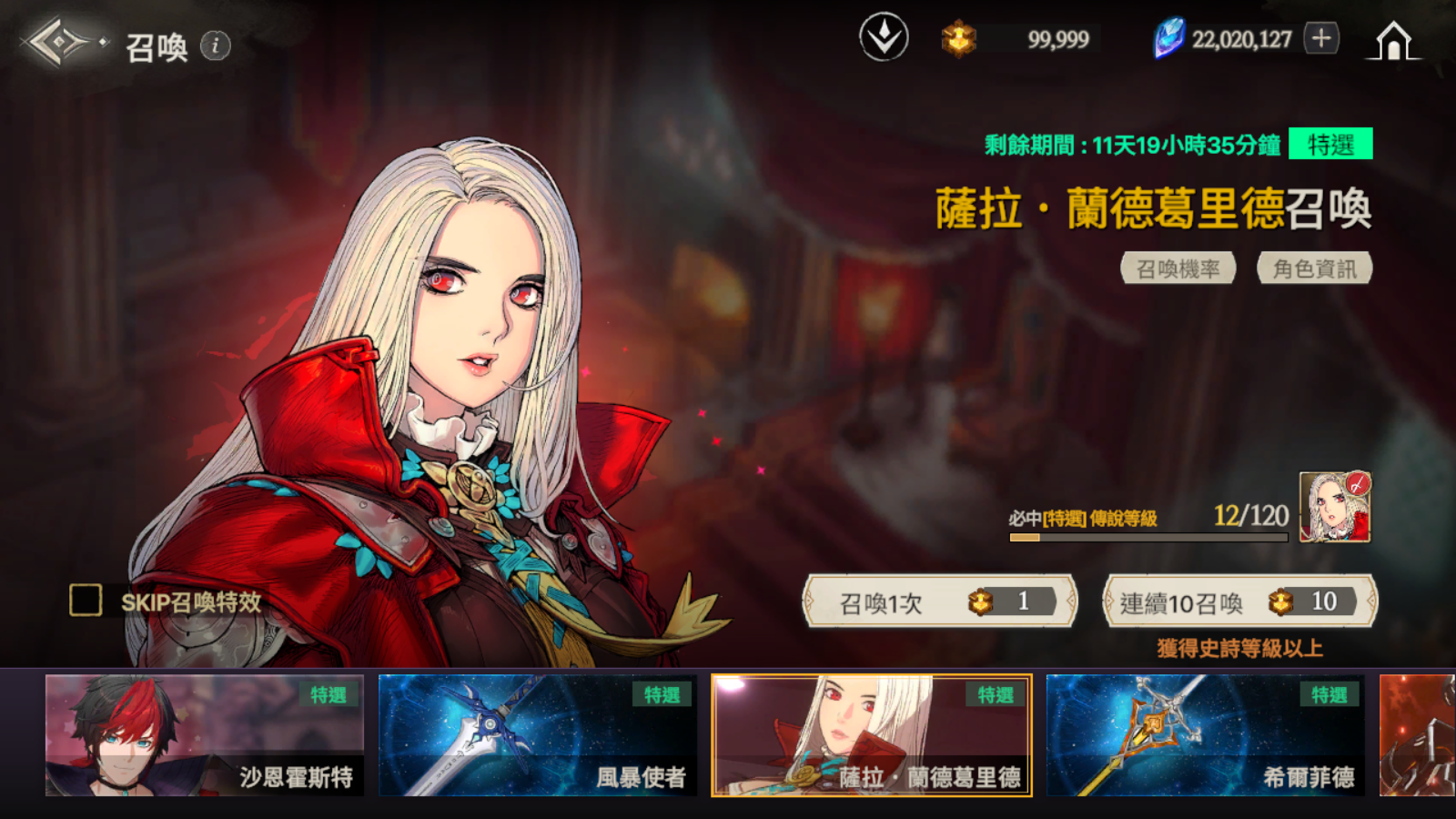View 召喚機率 summon rates
The width and height of the screenshot is (1456, 819).
(1178, 268)
